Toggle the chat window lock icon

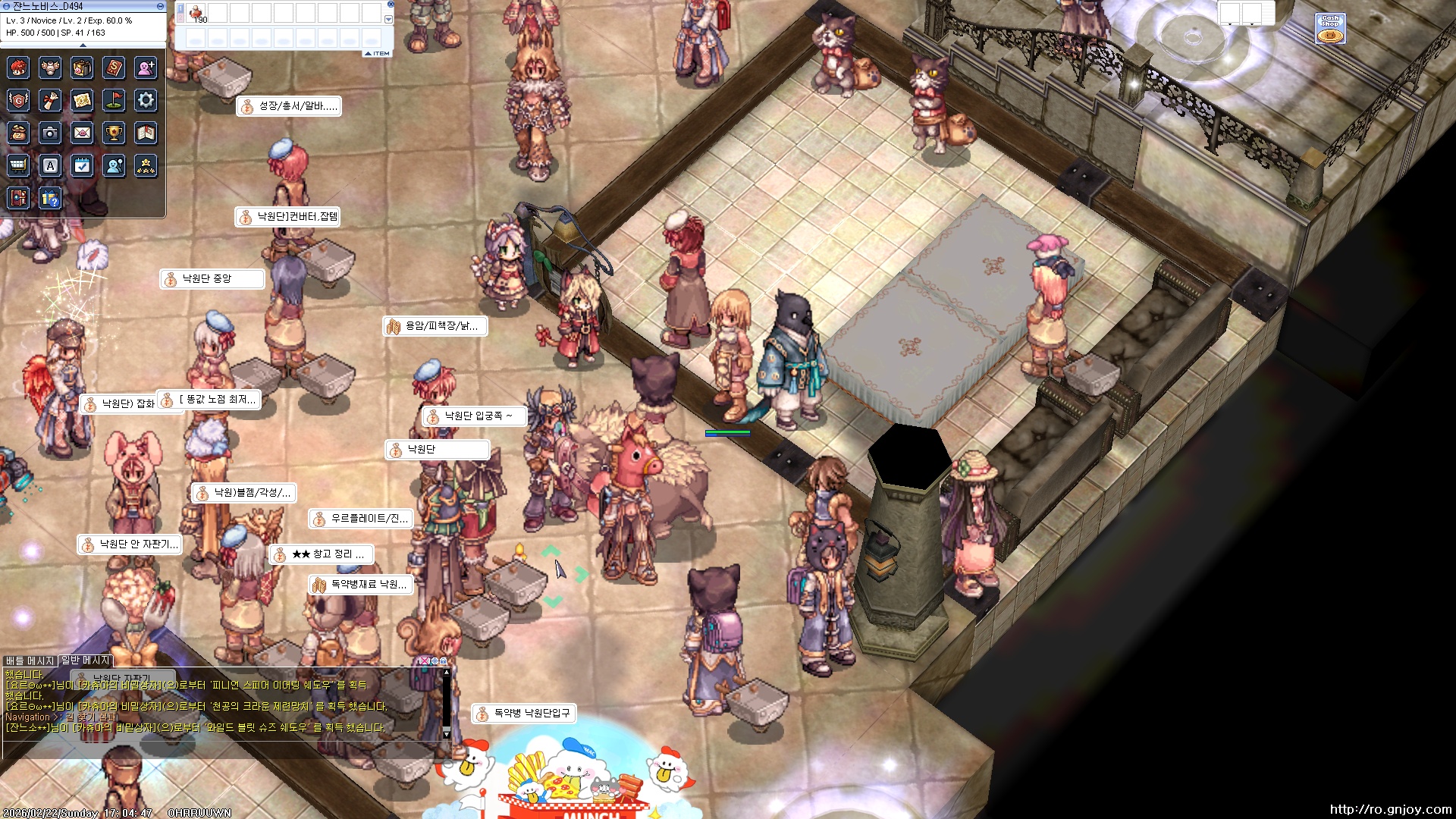(442, 661)
